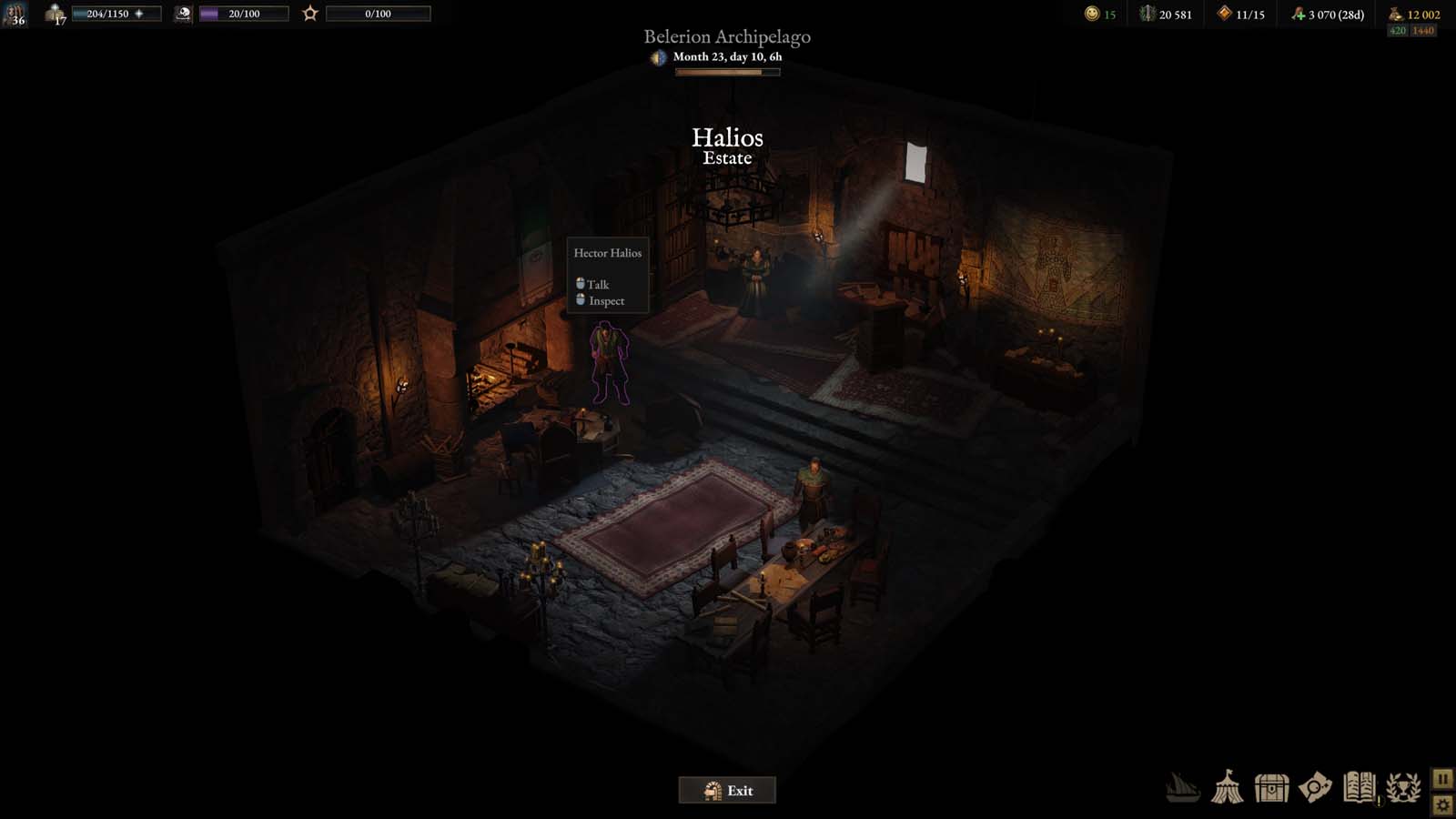1456x819 pixels.
Task: Click the smiley face morale icon
Action: [x=1092, y=14]
